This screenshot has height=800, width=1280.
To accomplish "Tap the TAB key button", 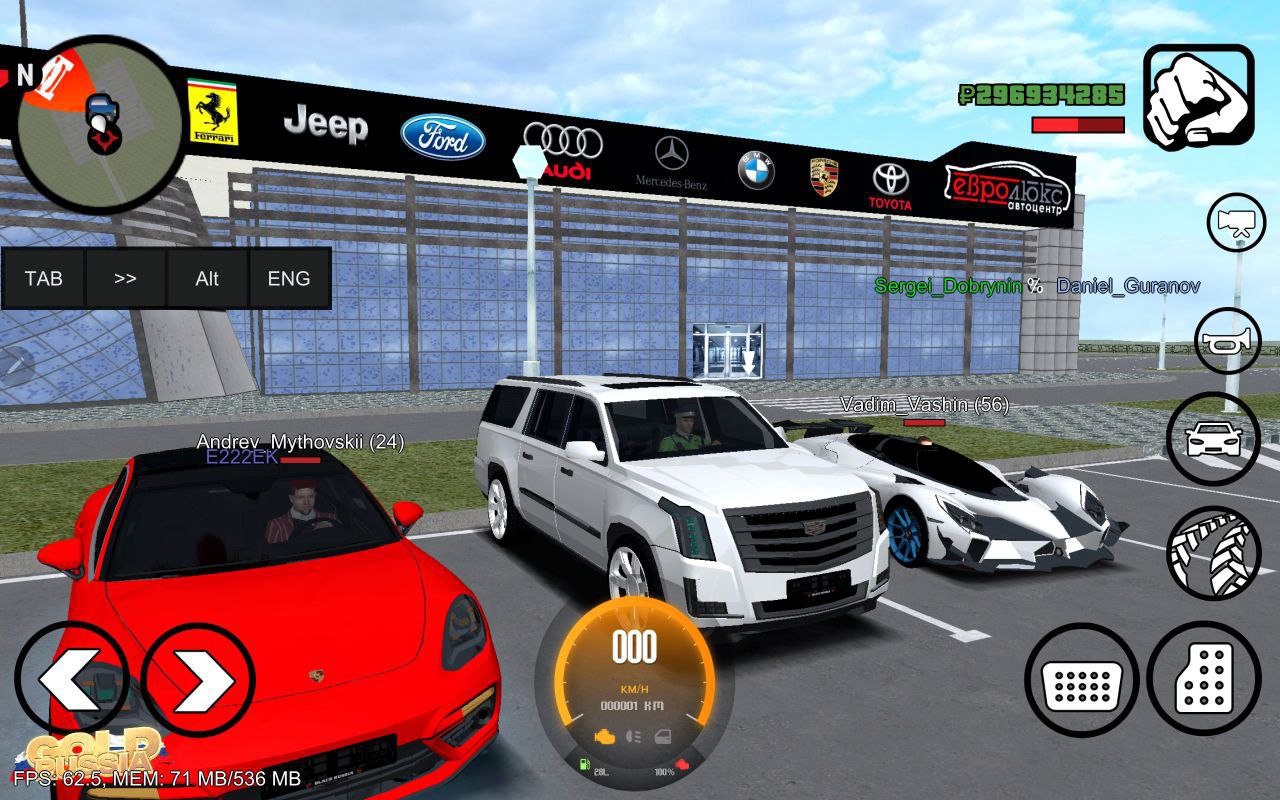I will (43, 278).
